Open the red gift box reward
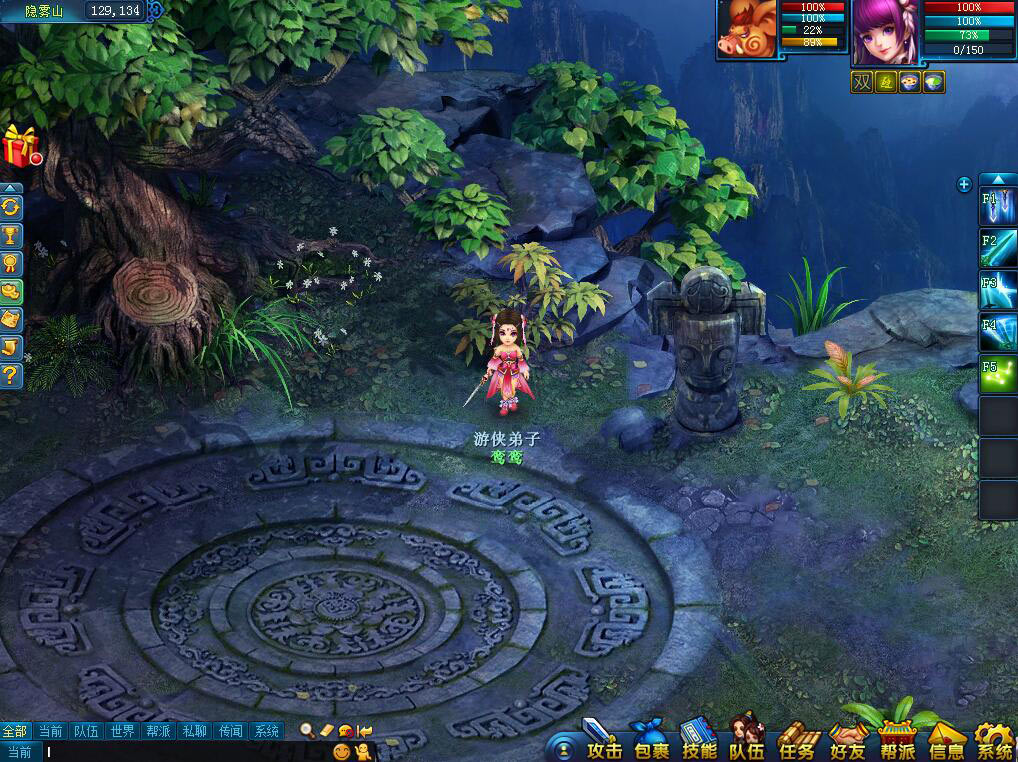The image size is (1018, 762). (20, 146)
